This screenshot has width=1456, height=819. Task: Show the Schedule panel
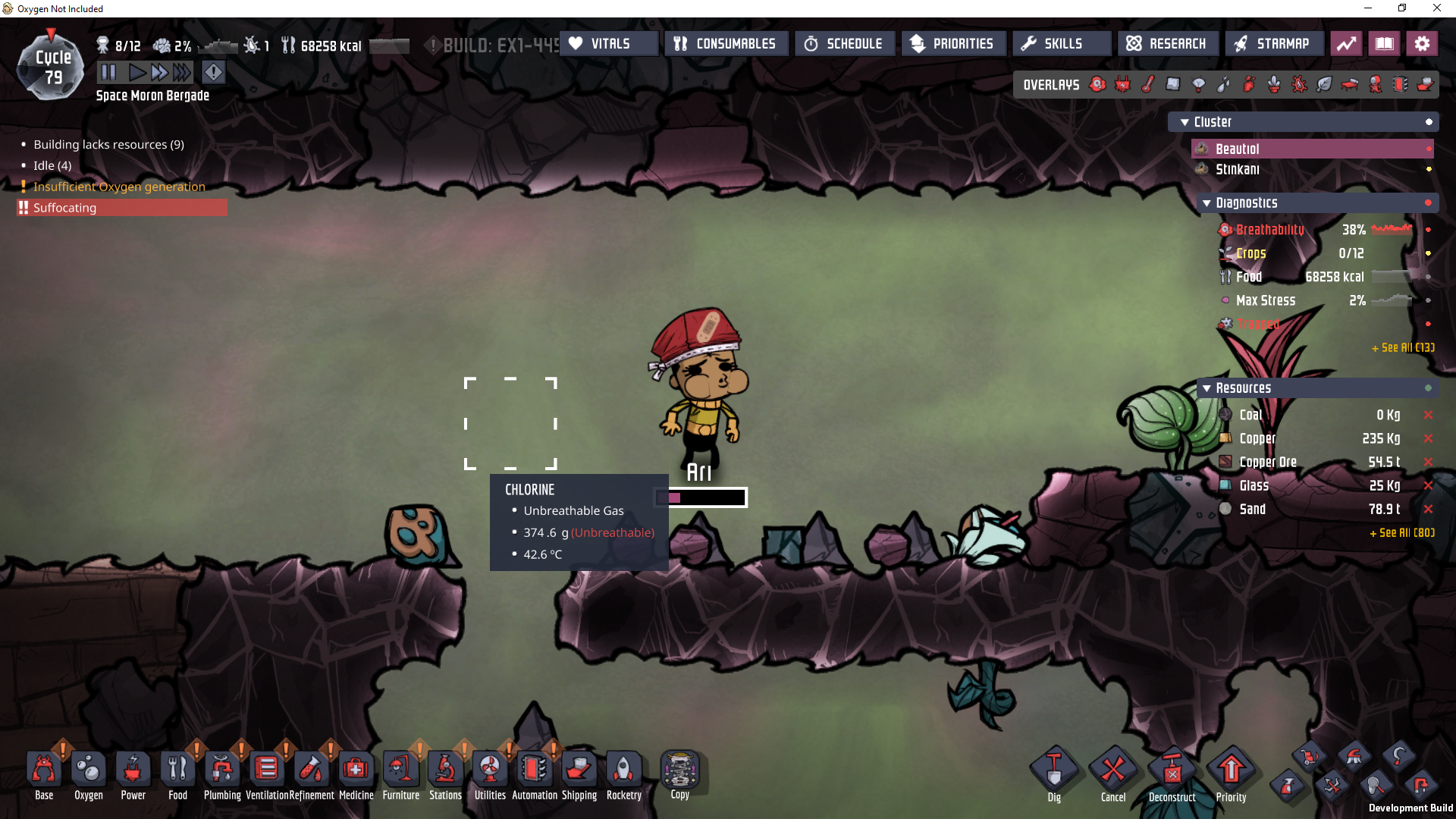[844, 44]
